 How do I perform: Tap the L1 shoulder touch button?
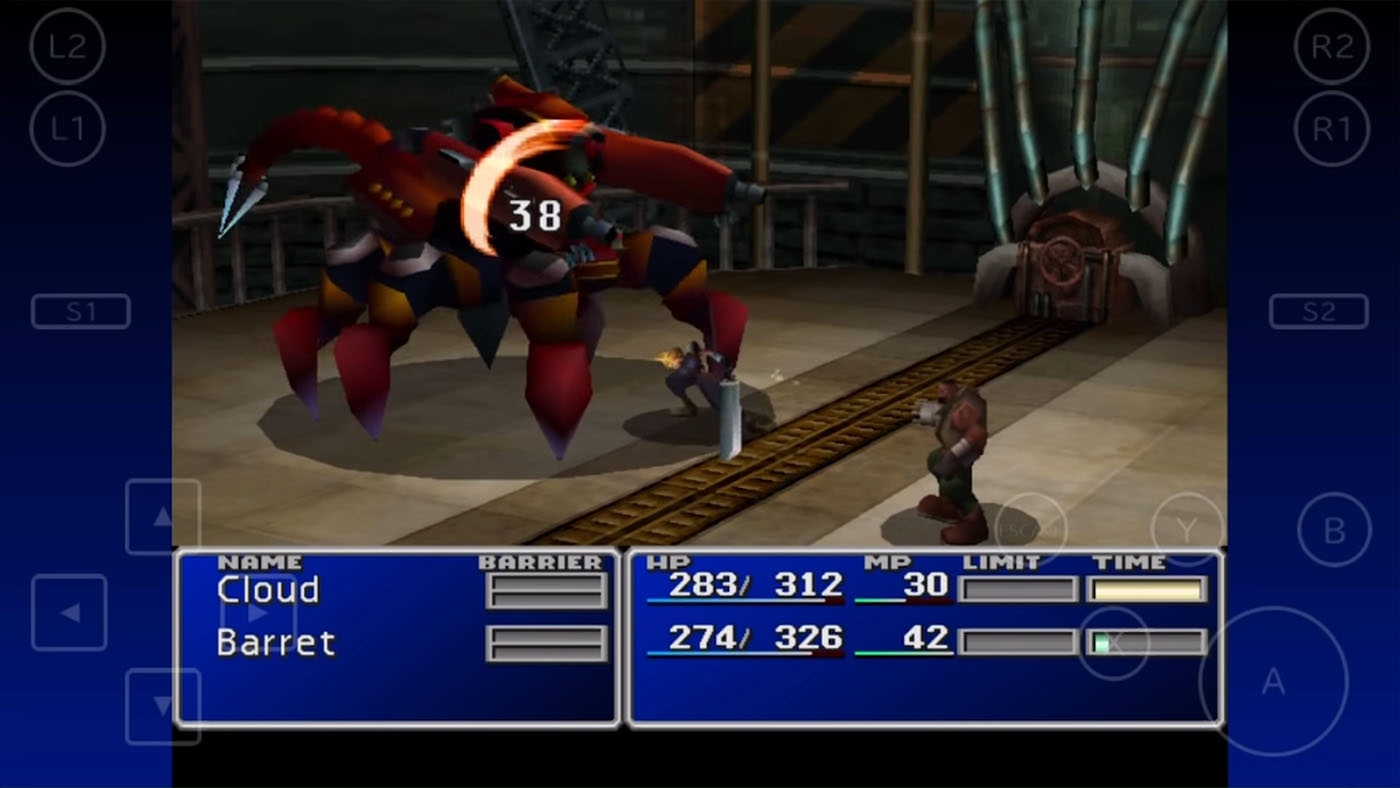click(x=67, y=128)
